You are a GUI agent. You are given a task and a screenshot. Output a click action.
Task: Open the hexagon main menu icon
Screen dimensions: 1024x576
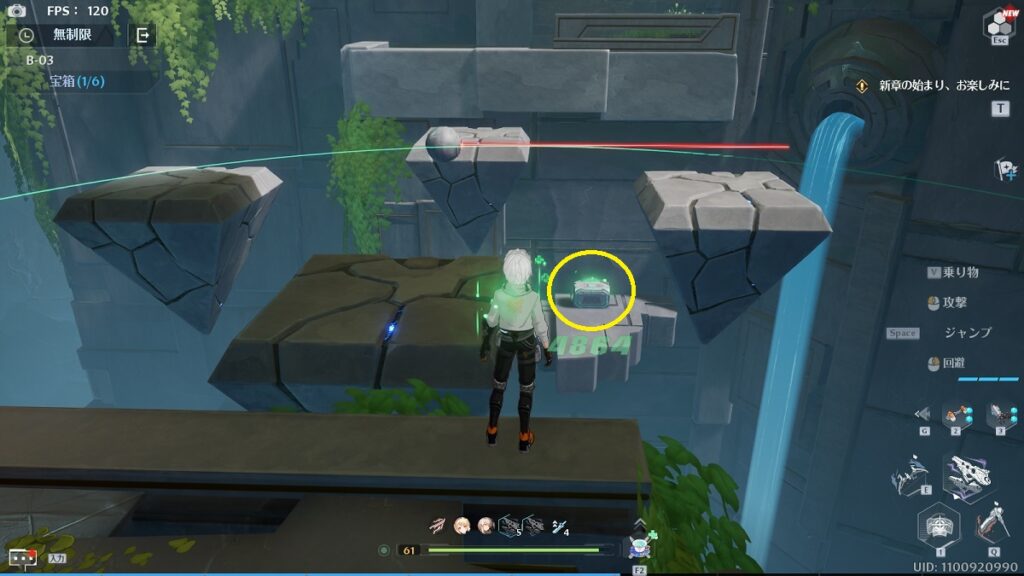[x=998, y=24]
